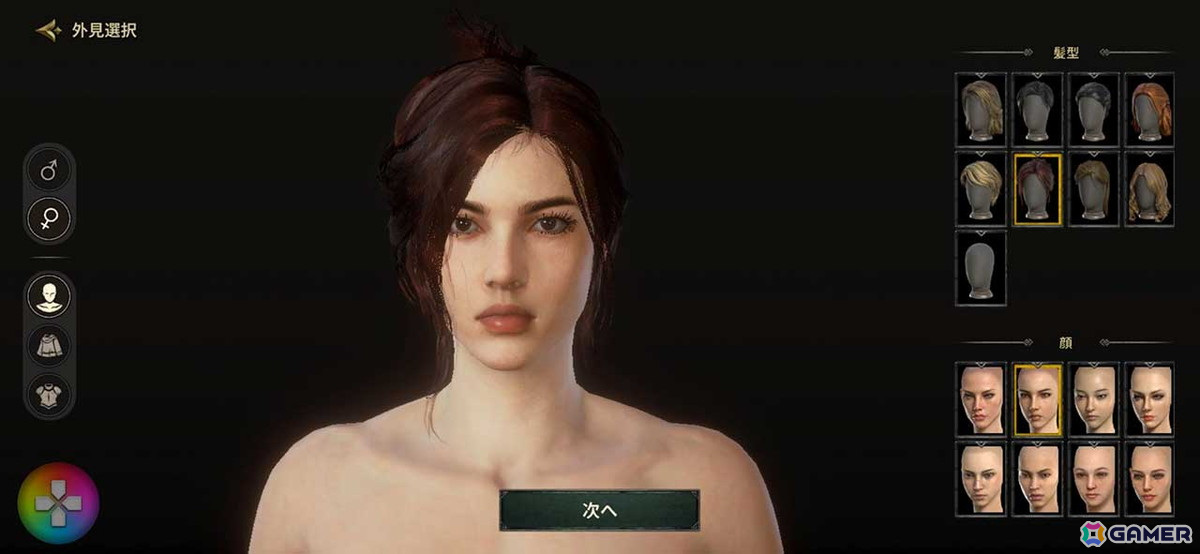
Task: Pick the highlighted dark red updo hairstyle
Action: (1037, 188)
